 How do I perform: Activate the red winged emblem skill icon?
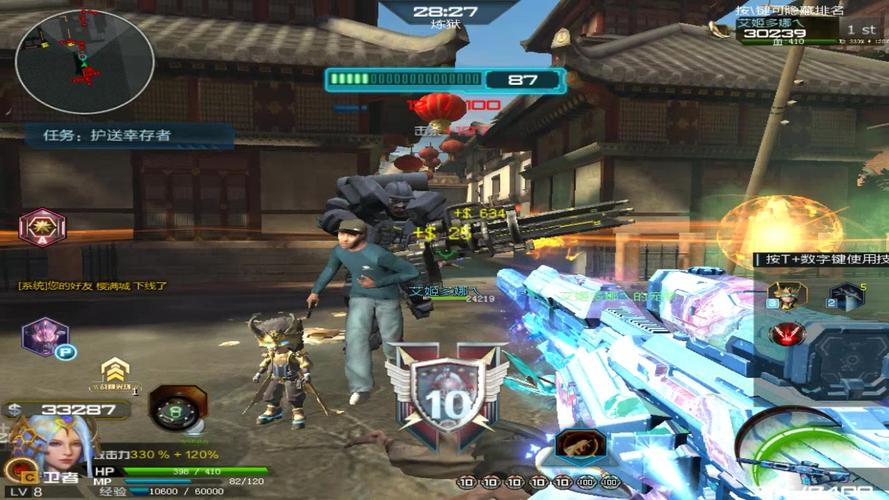click(x=788, y=333)
